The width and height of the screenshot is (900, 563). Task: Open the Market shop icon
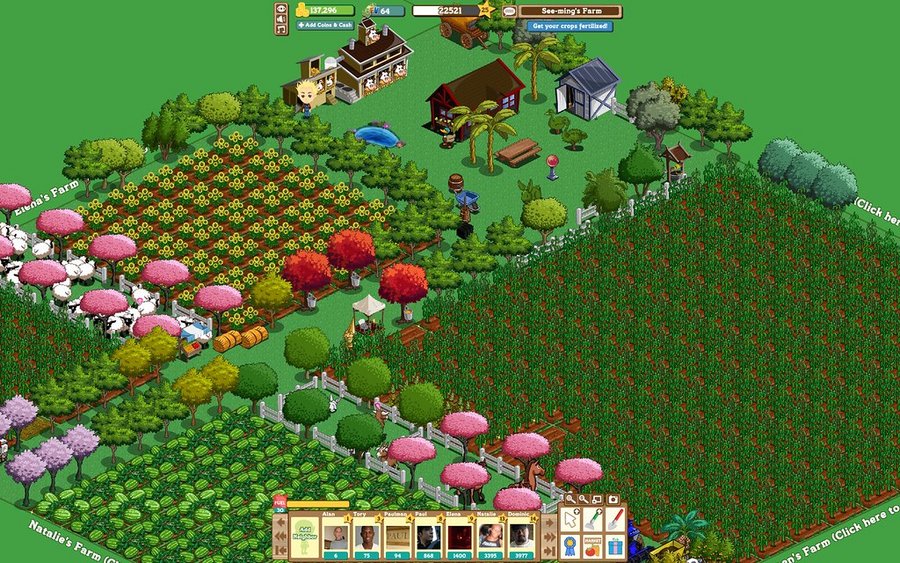pos(593,546)
